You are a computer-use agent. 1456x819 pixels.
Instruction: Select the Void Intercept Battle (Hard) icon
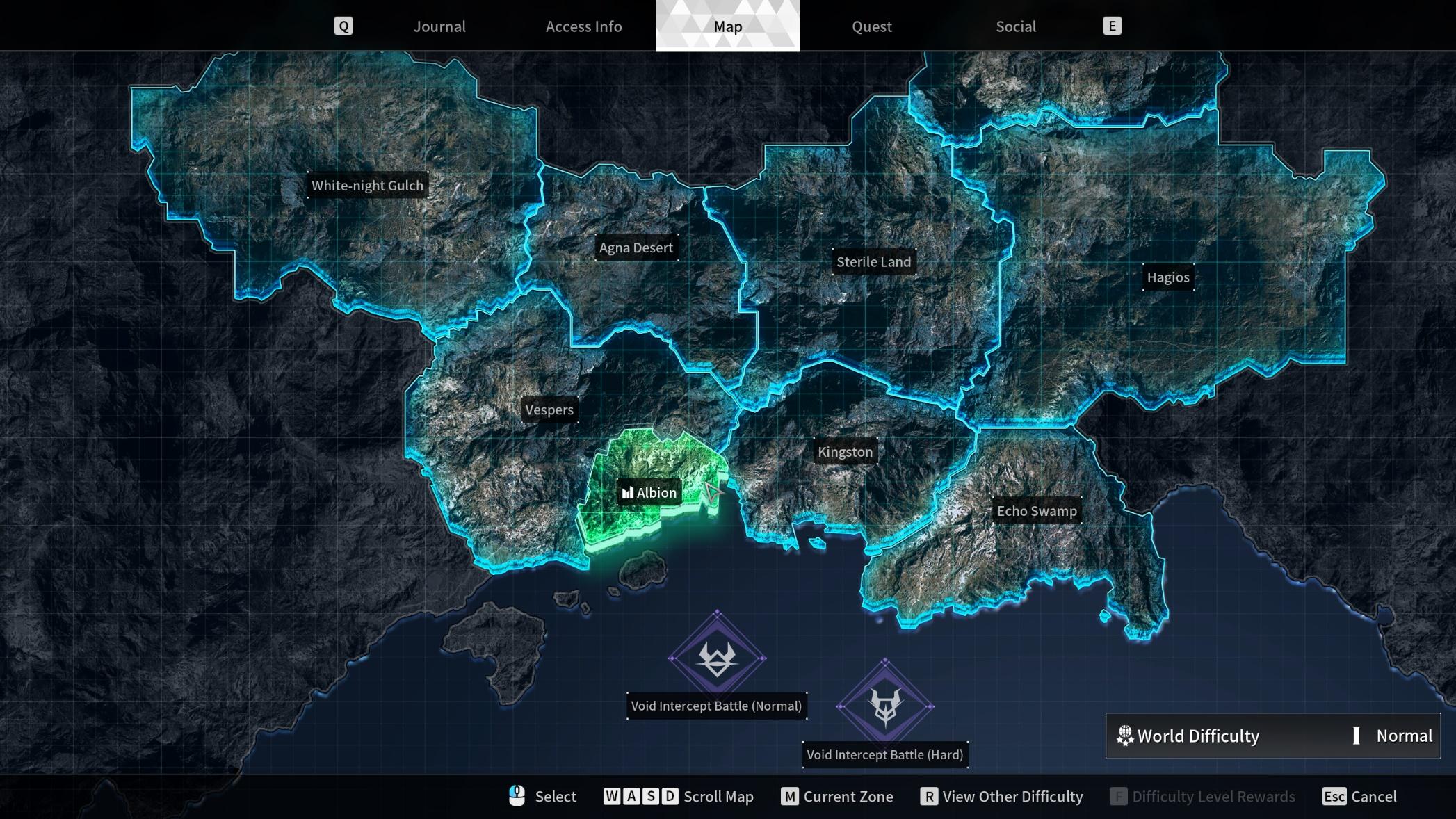point(885,706)
